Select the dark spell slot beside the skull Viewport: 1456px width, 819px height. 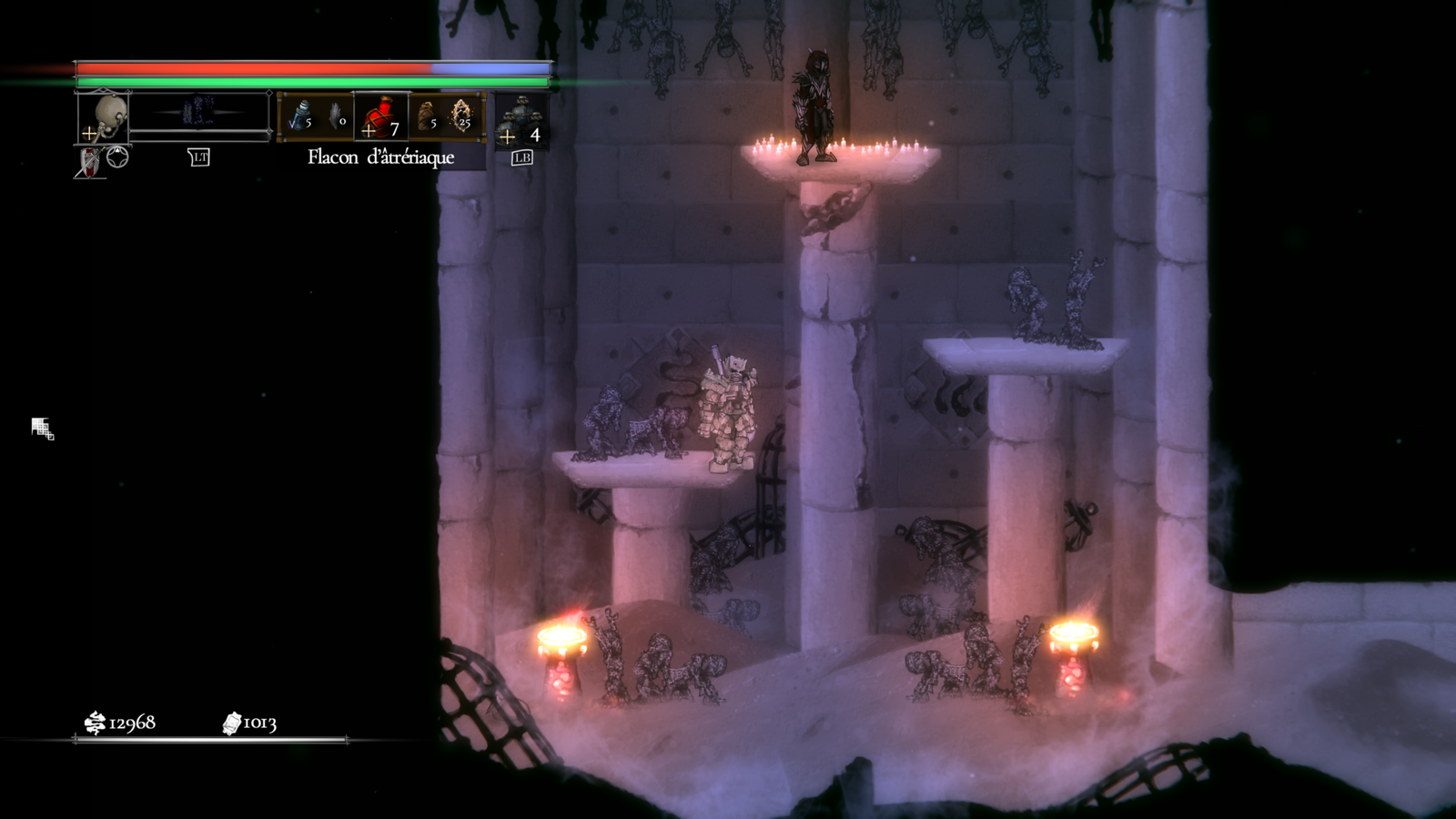click(200, 114)
